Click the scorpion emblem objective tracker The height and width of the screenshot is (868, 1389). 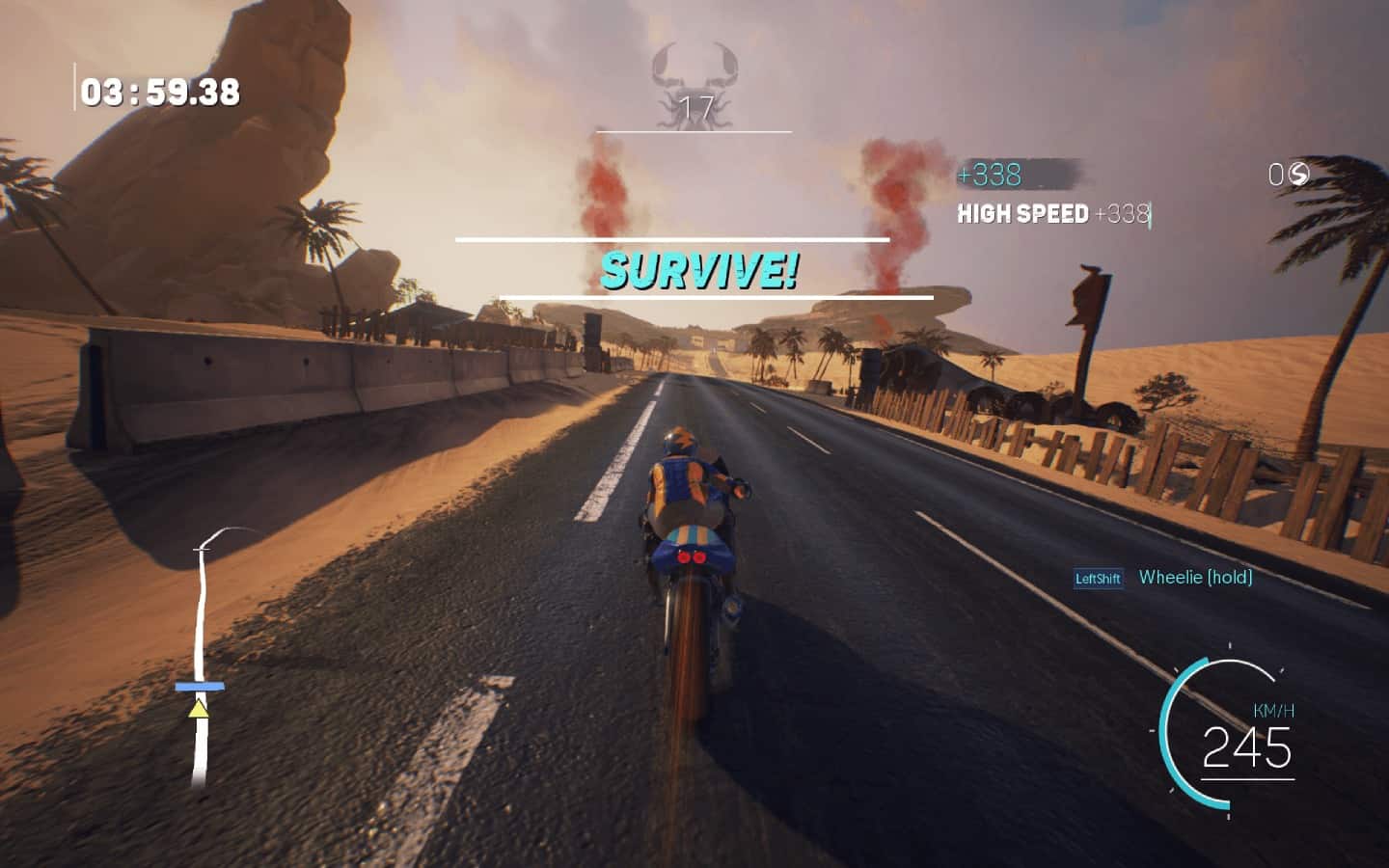694,87
